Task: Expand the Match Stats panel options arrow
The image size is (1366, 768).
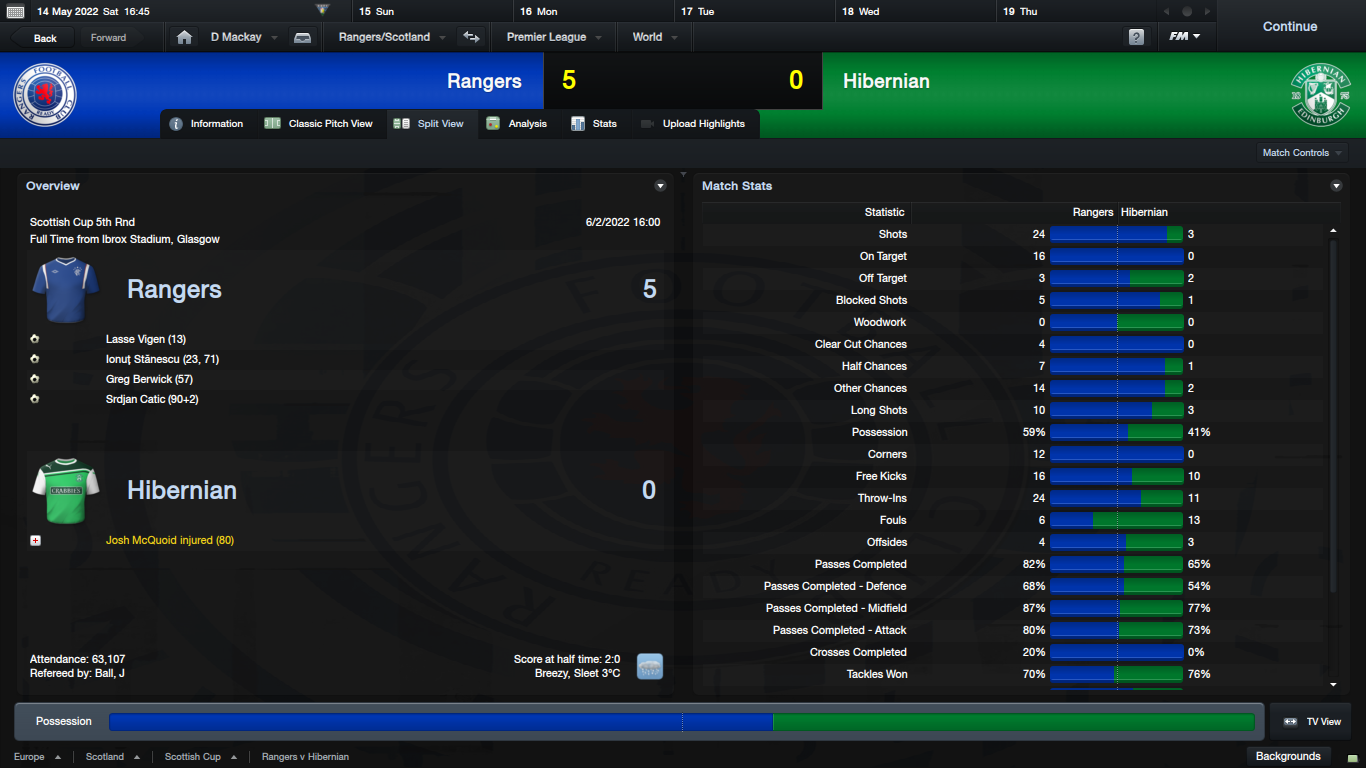Action: coord(1336,186)
